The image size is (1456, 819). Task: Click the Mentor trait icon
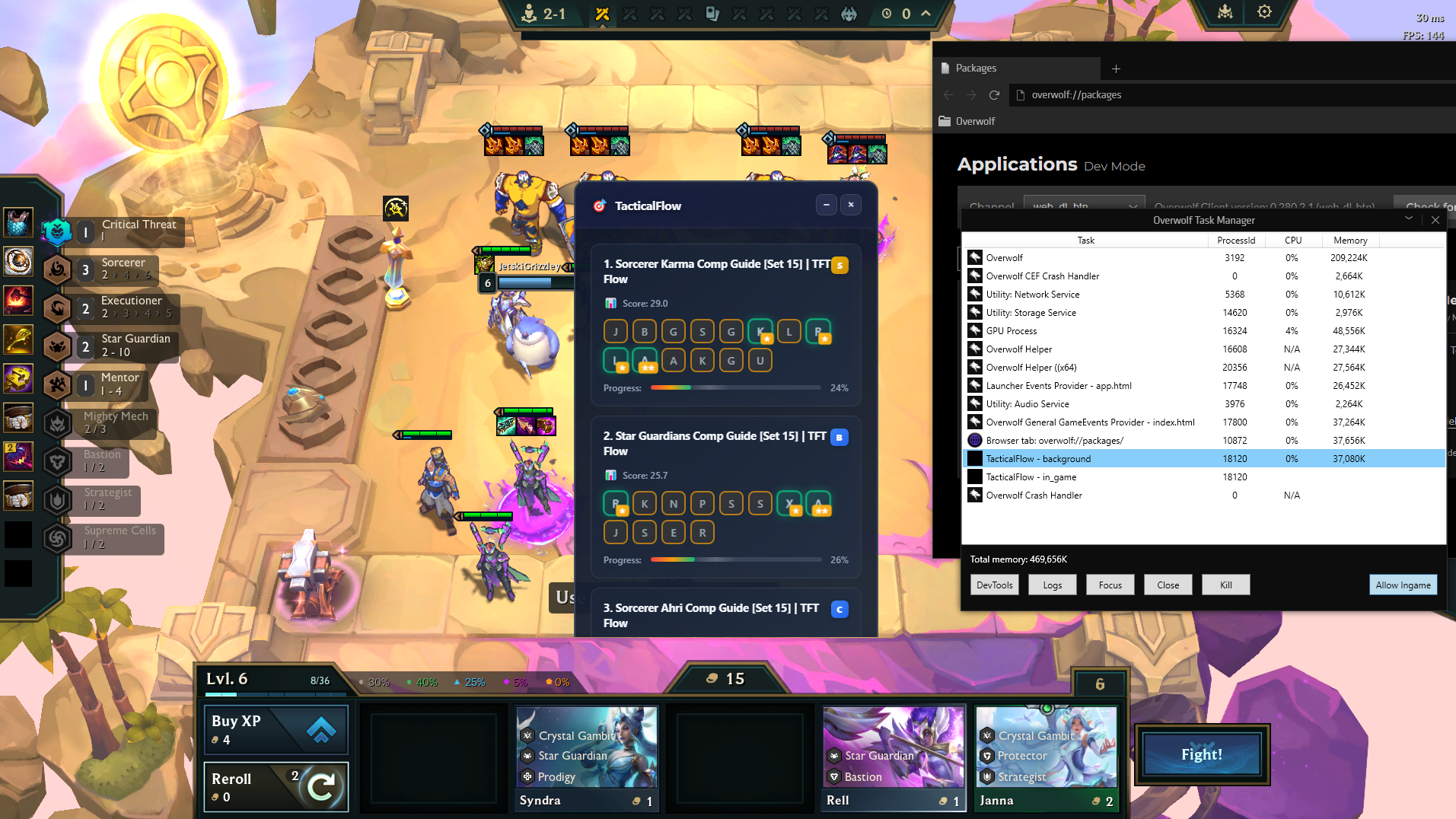coord(57,384)
